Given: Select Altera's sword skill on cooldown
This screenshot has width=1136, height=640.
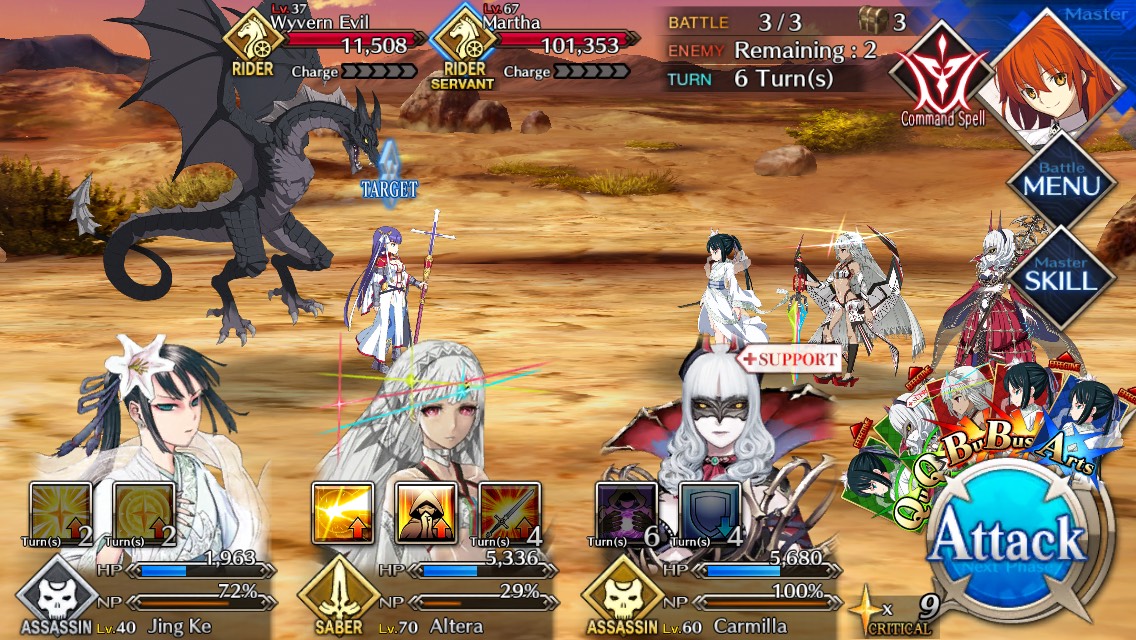Looking at the screenshot, I should coord(510,513).
